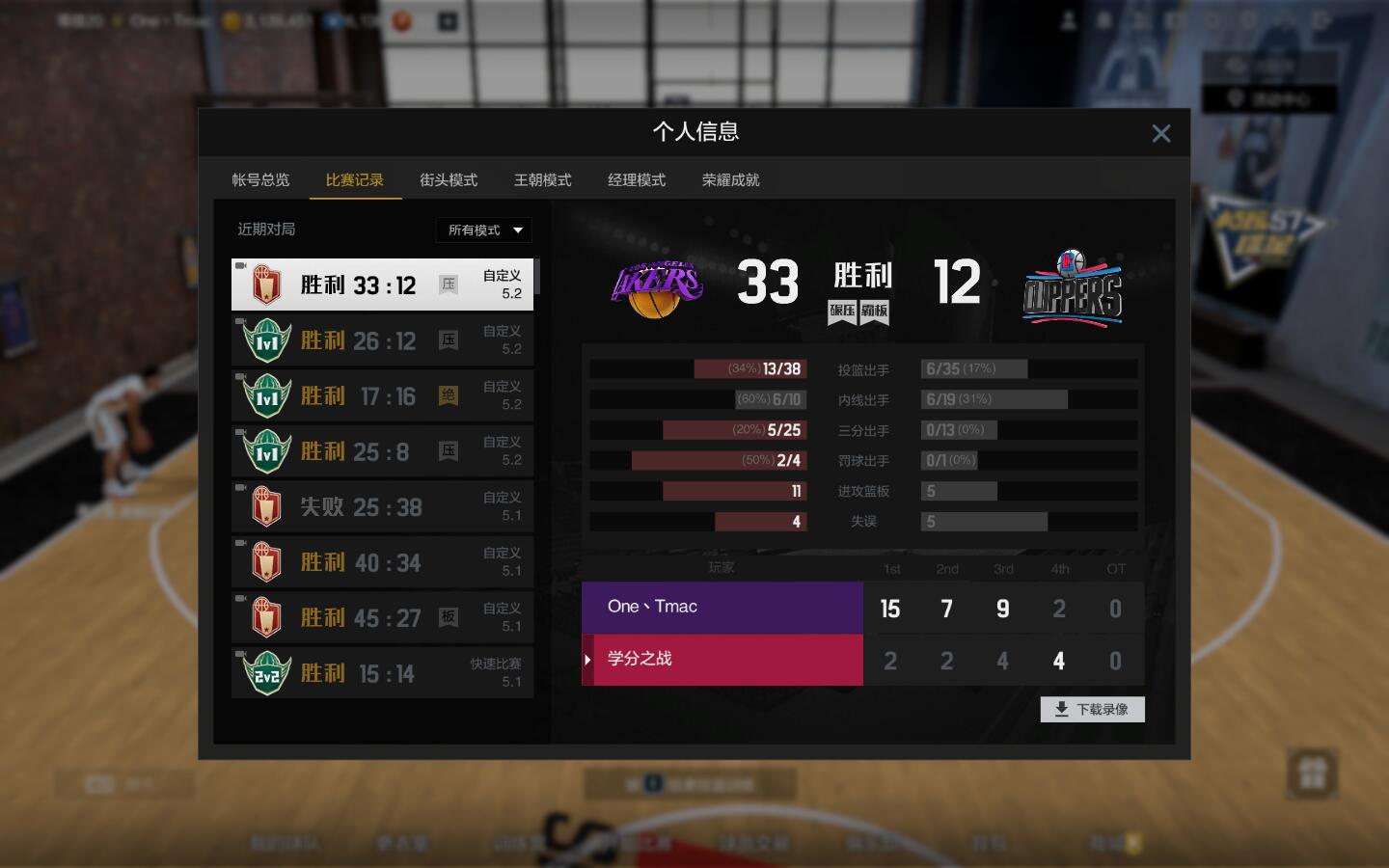The image size is (1389, 868).
Task: Select the 胜利 33:12 match record
Action: [x=382, y=285]
